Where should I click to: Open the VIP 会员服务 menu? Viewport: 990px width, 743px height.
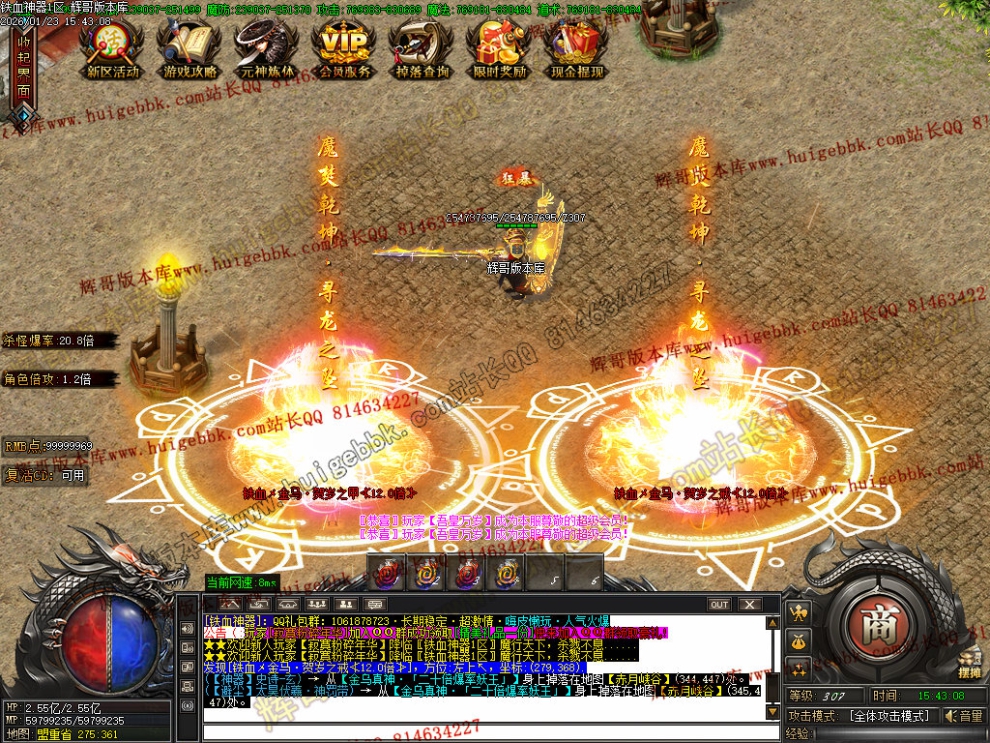pyautogui.click(x=344, y=47)
